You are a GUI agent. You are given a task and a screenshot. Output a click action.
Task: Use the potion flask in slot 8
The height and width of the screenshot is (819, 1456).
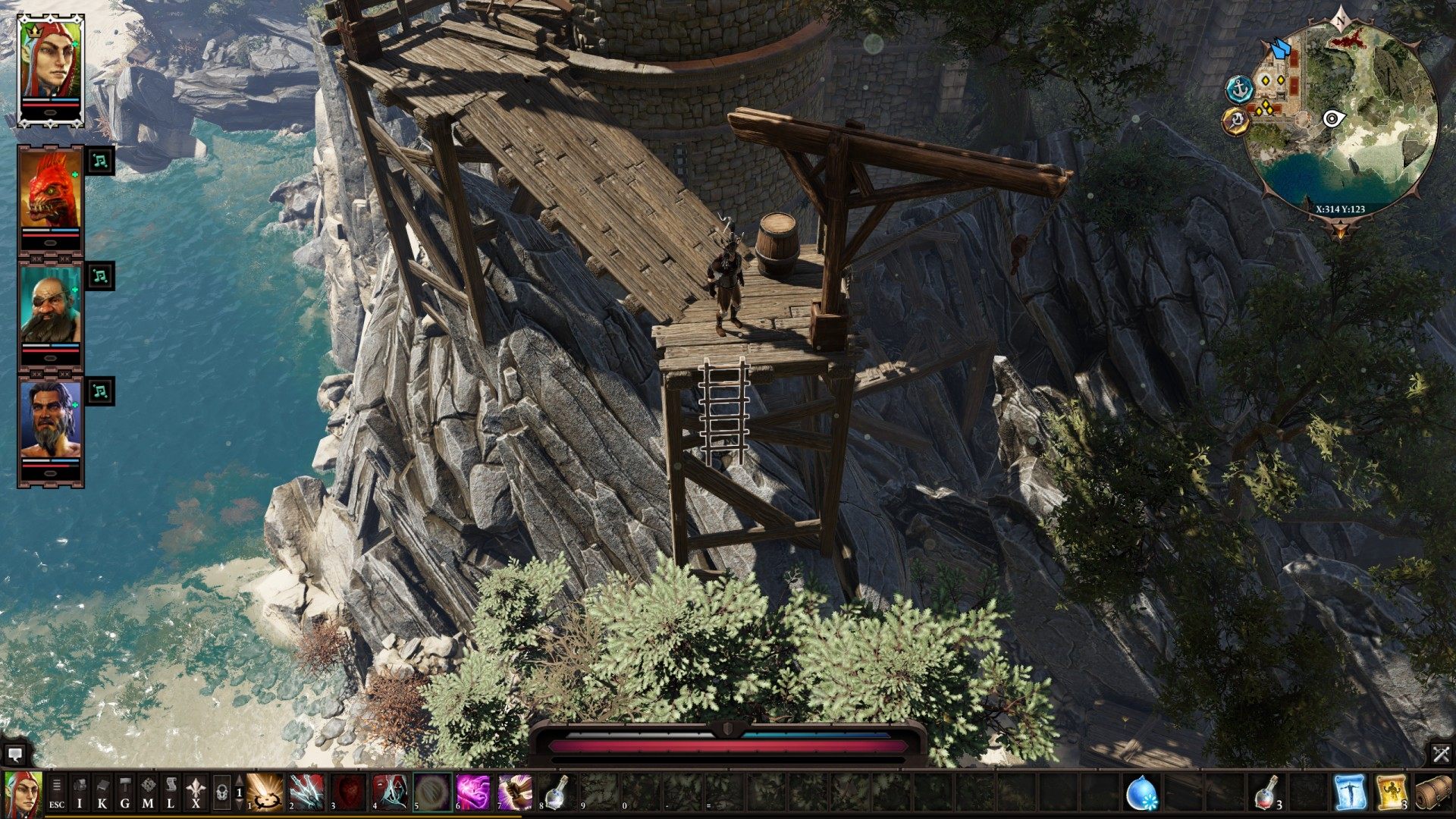tap(557, 792)
